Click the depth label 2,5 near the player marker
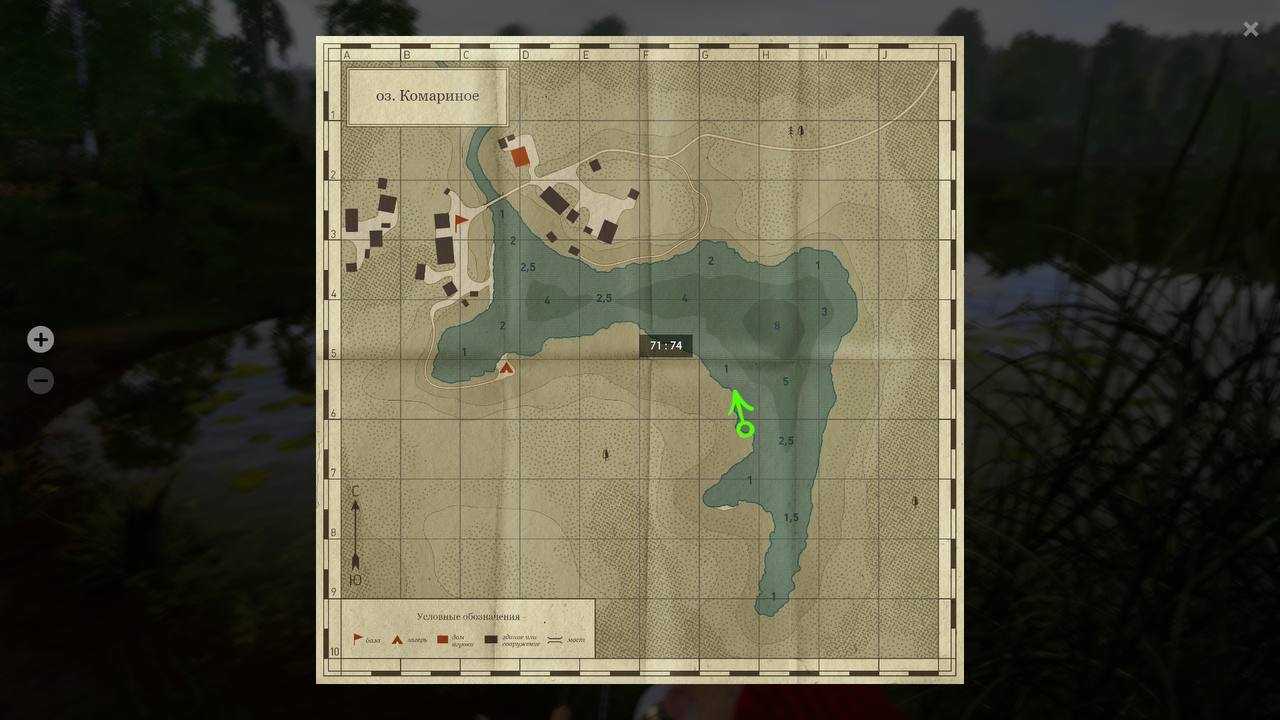 coord(785,439)
